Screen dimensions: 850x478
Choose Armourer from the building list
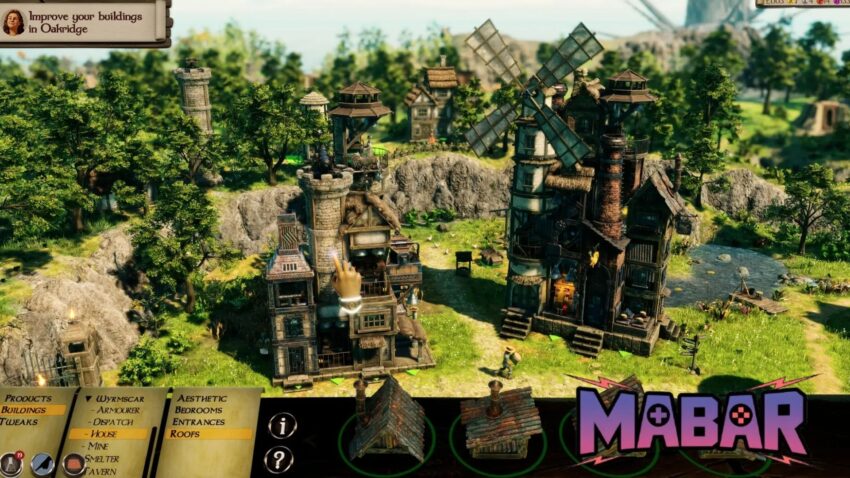[x=116, y=410]
